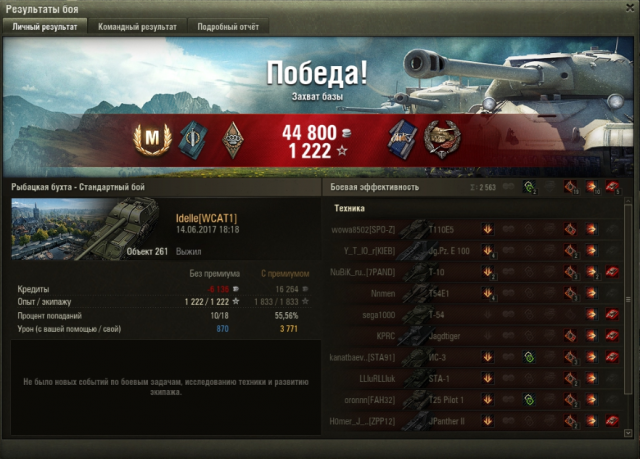Click the scroll-down arrow of vehicle list

click(x=630, y=430)
